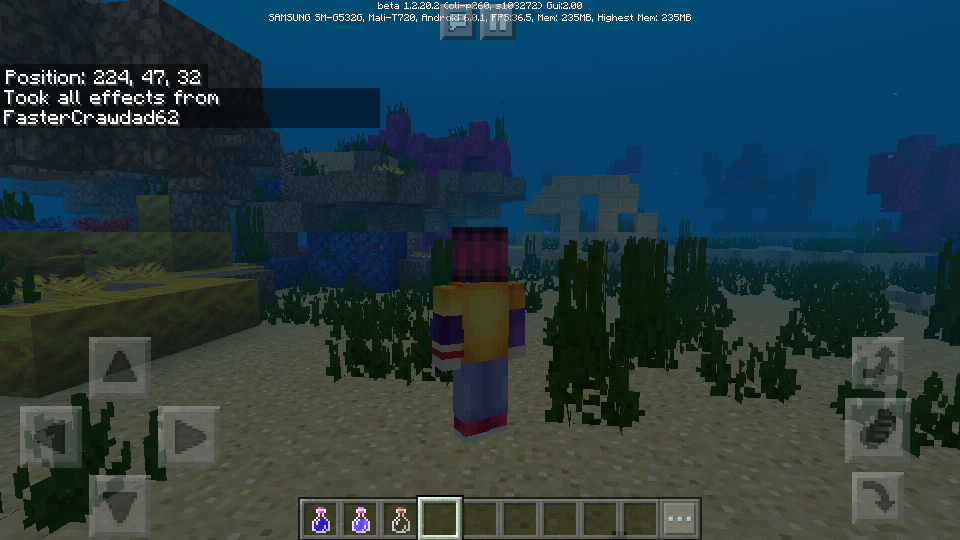Tap the swim up arrow button
This screenshot has width=960, height=540.
coord(877,363)
